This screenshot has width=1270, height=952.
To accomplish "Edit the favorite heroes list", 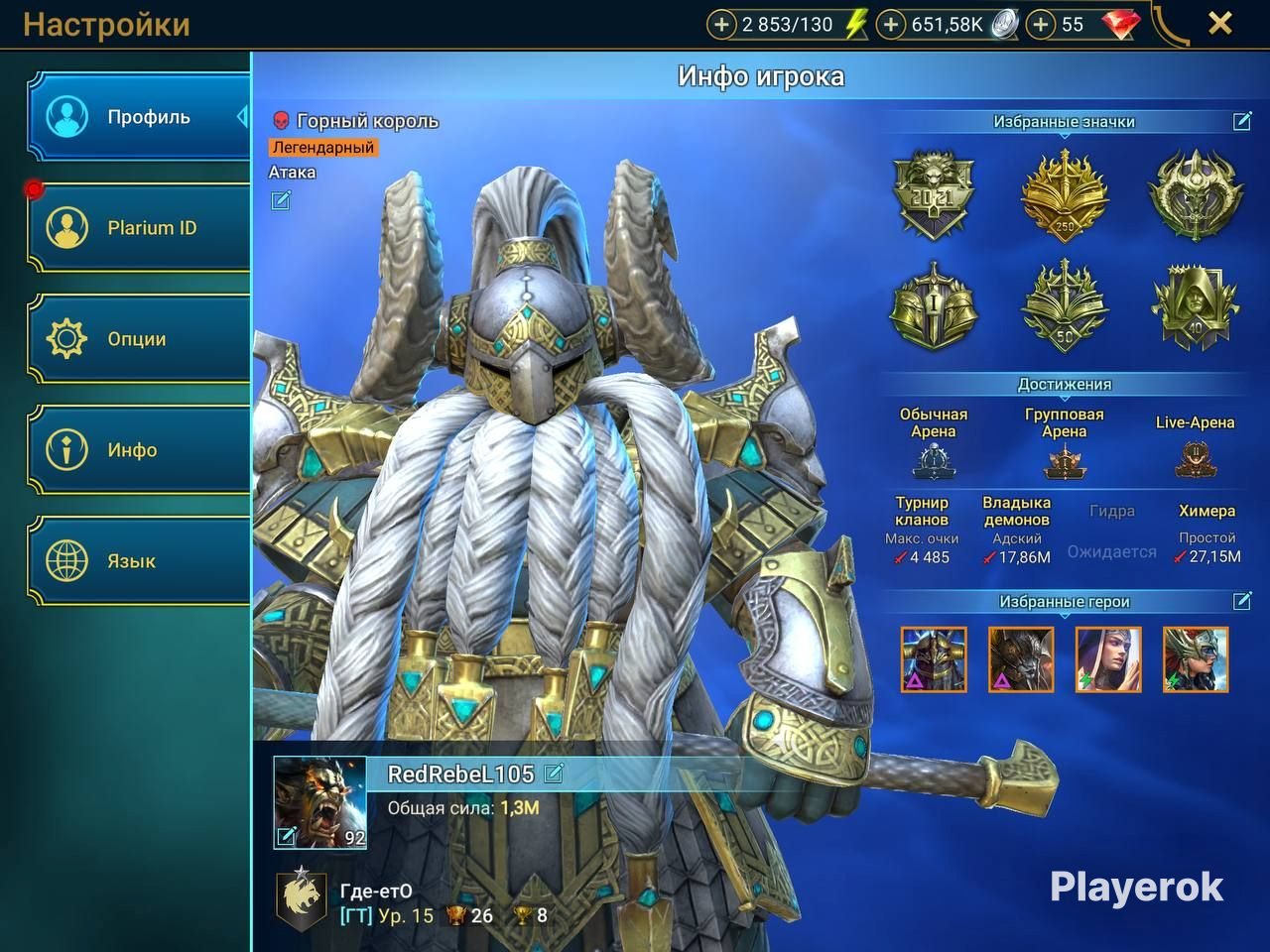I will 1241,601.
